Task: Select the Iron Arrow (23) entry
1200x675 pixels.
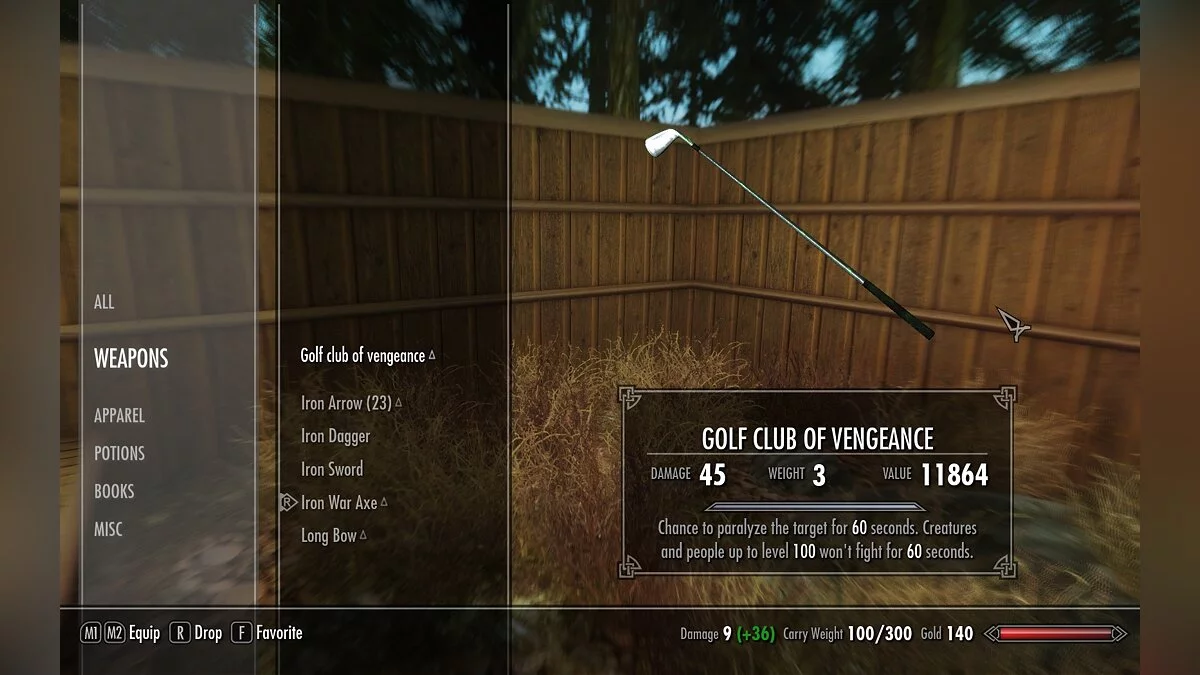Action: (346, 403)
